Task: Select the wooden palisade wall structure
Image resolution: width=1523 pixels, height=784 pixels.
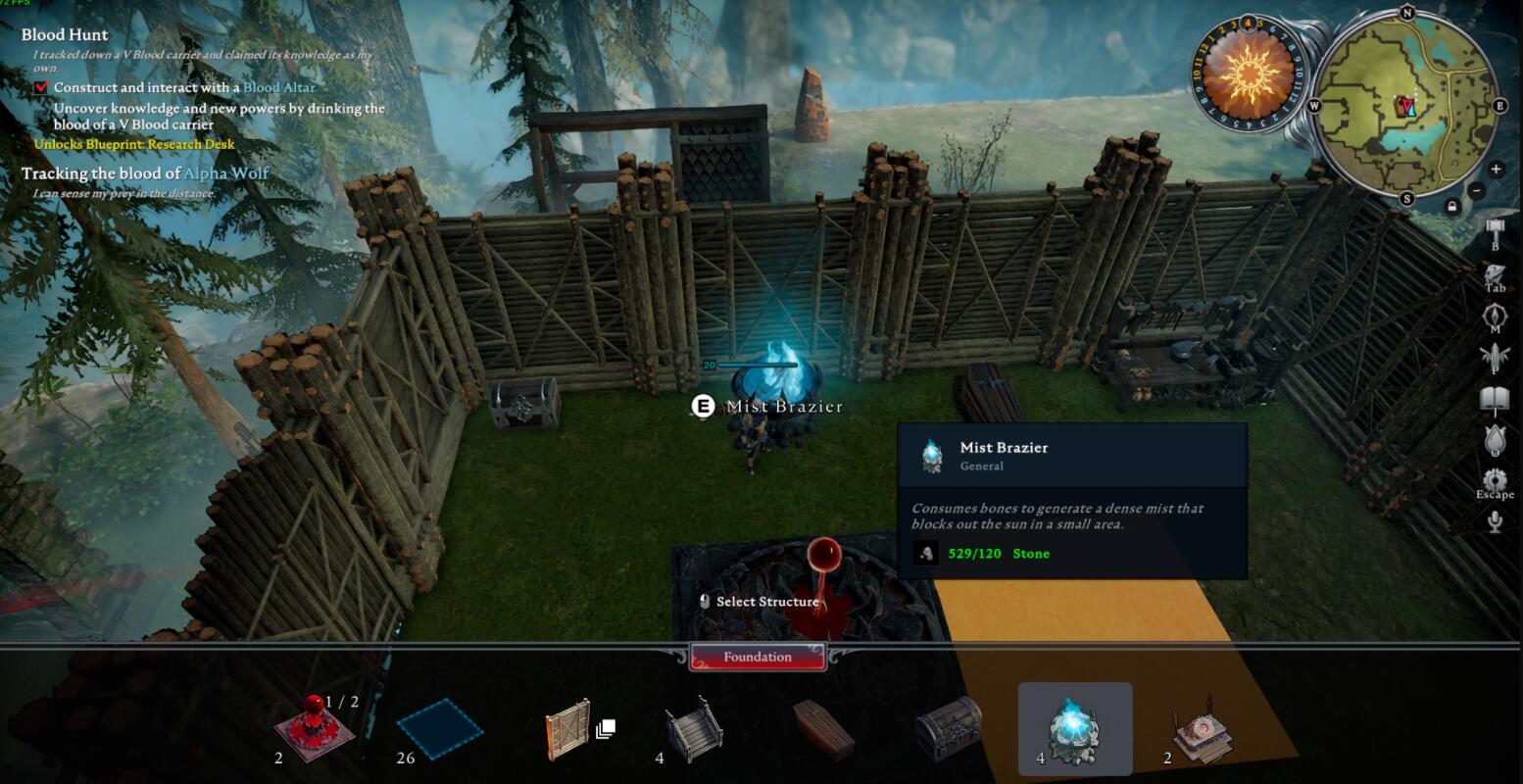Action: pyautogui.click(x=569, y=729)
